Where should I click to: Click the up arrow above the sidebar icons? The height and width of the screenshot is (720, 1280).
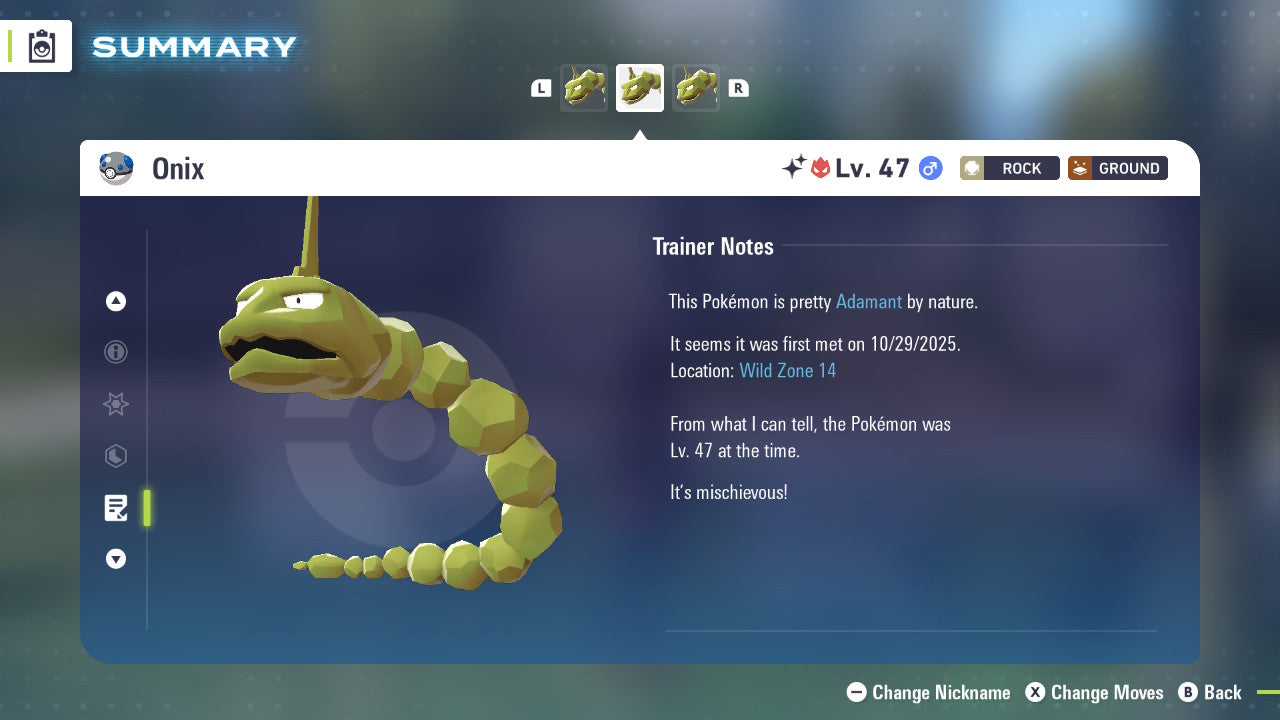click(116, 301)
